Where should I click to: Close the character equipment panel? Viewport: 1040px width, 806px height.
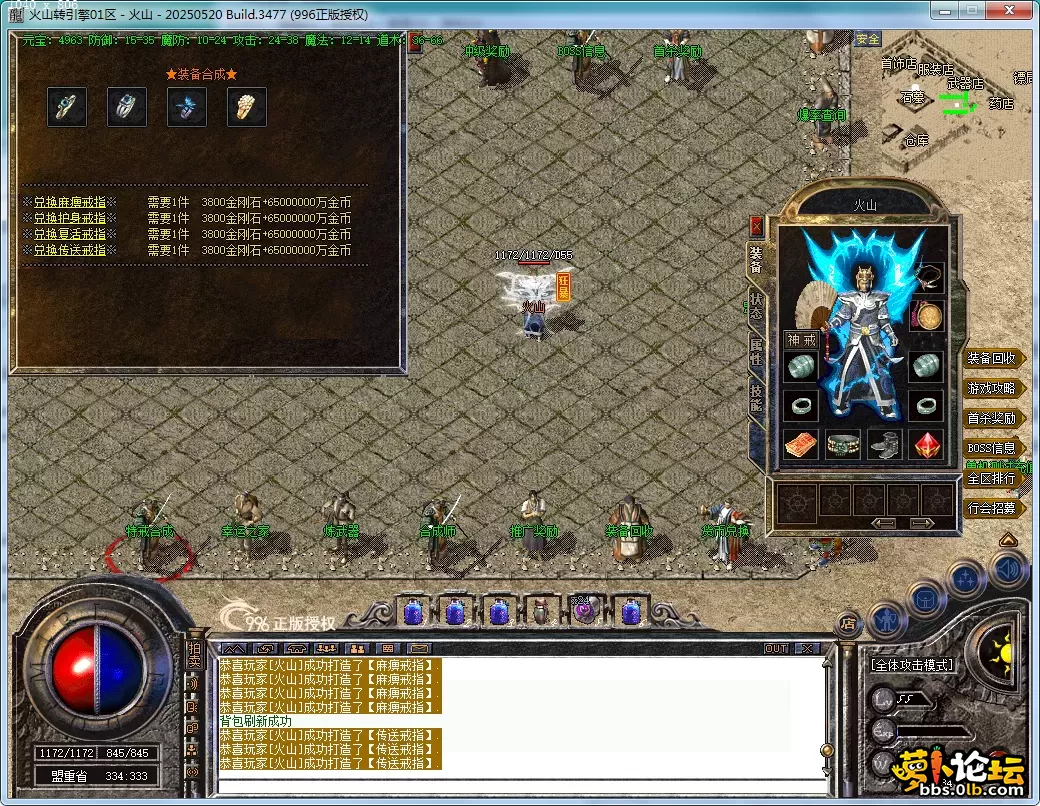coord(756,226)
